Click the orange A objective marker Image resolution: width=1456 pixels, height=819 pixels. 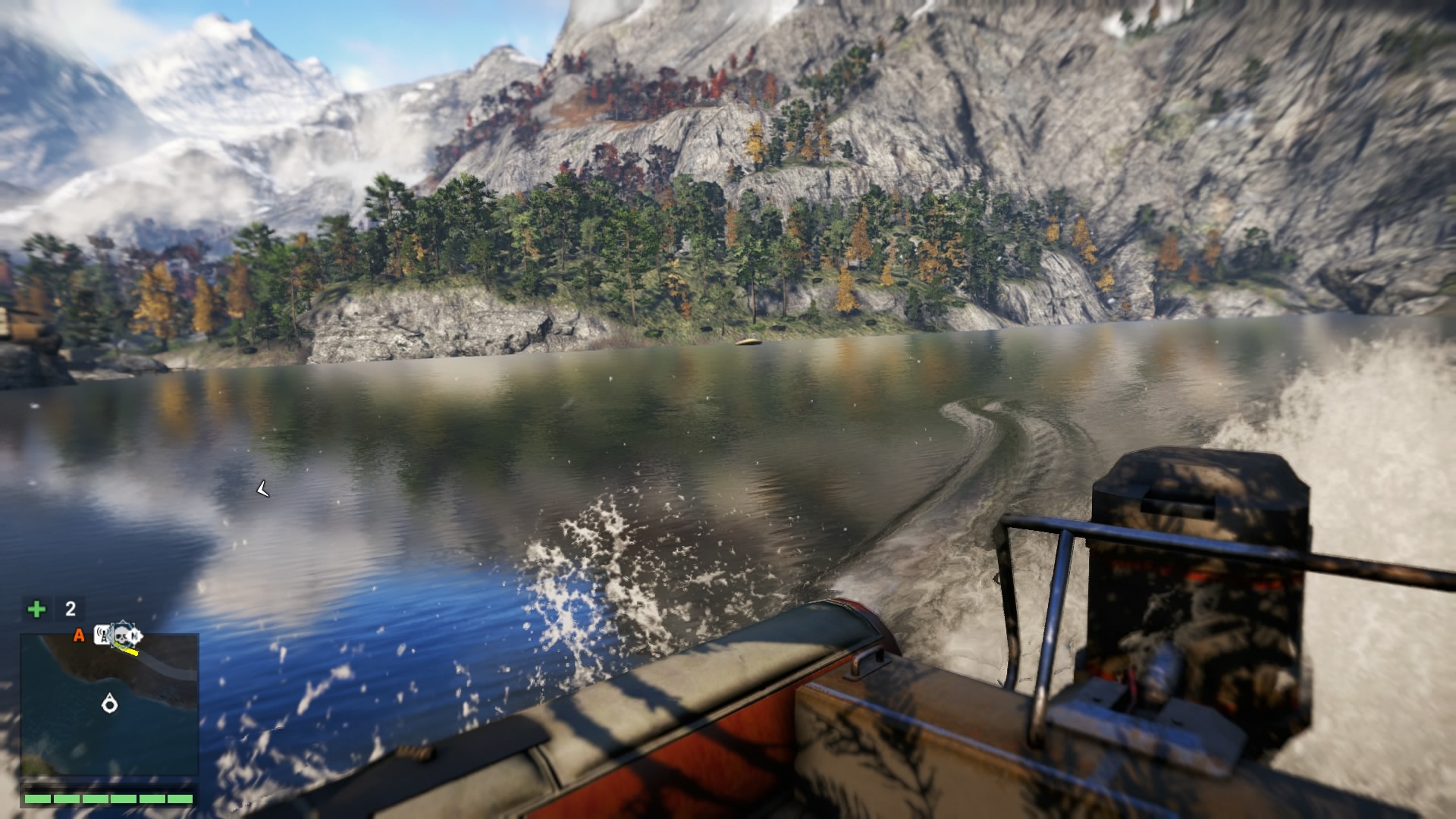[x=78, y=635]
